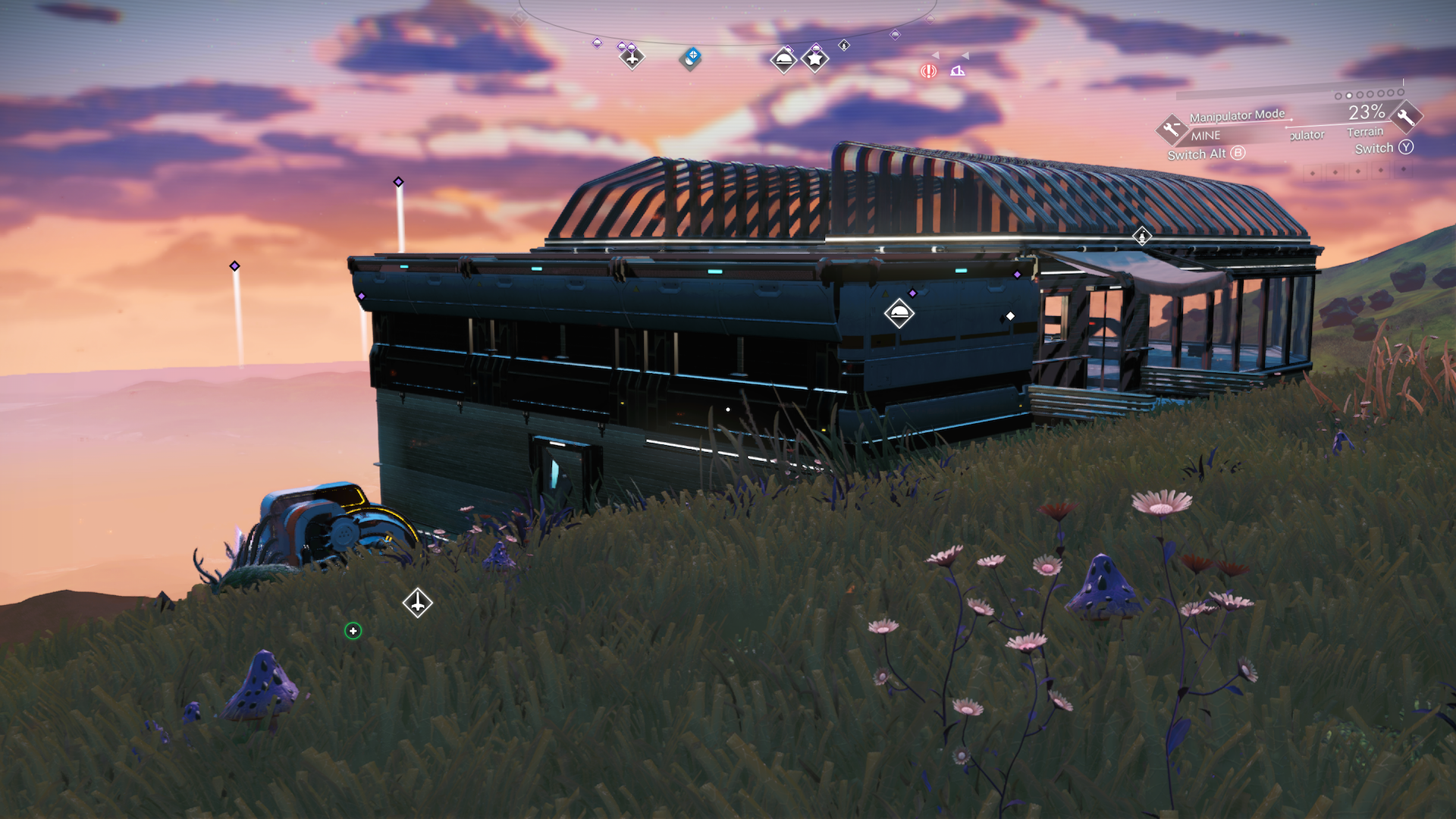Viewport: 1456px width, 819px height.
Task: Select the mining wrench icon beside Switch Alt
Action: 1173,130
